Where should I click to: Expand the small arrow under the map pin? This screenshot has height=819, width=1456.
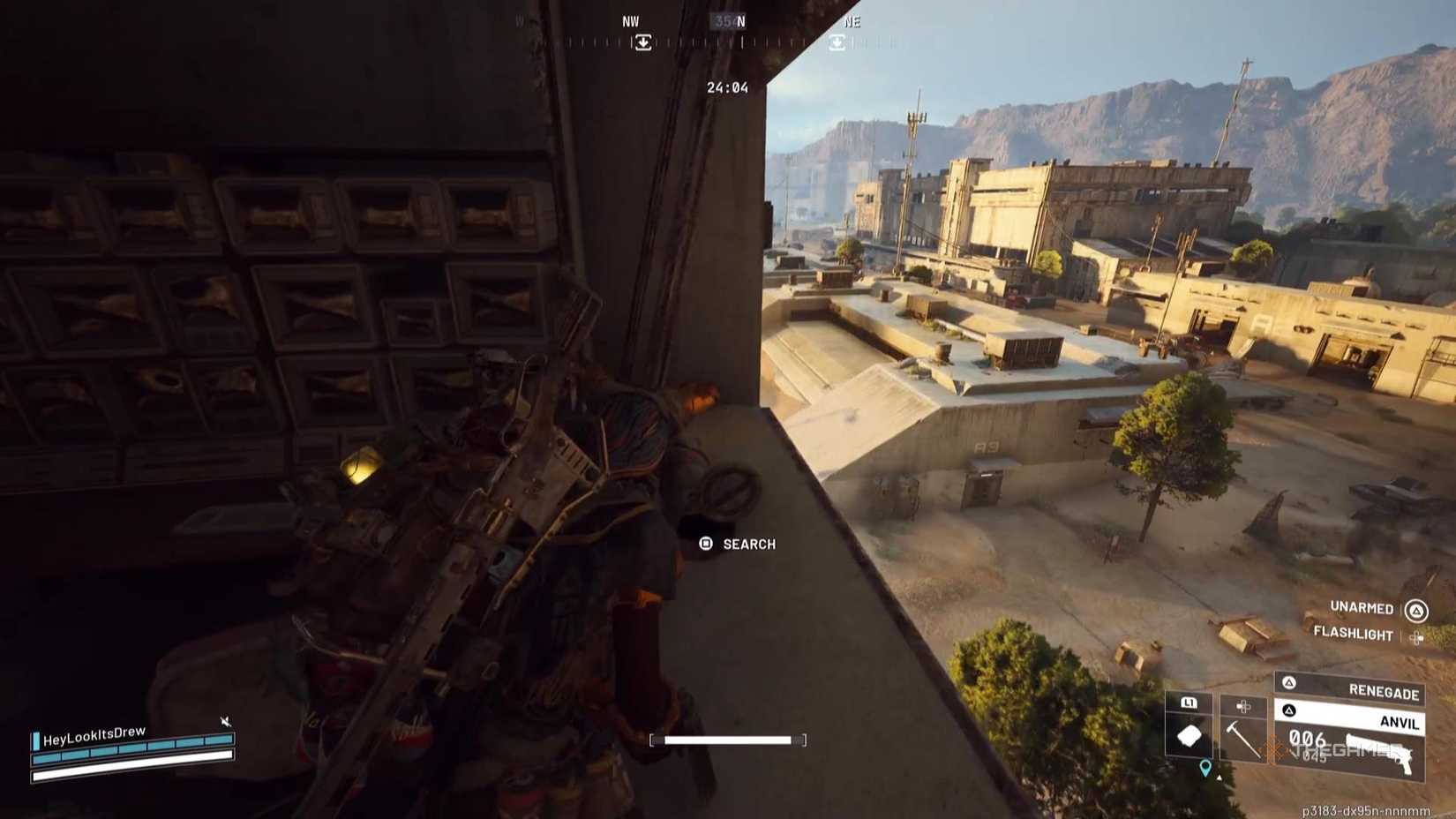tap(1219, 778)
